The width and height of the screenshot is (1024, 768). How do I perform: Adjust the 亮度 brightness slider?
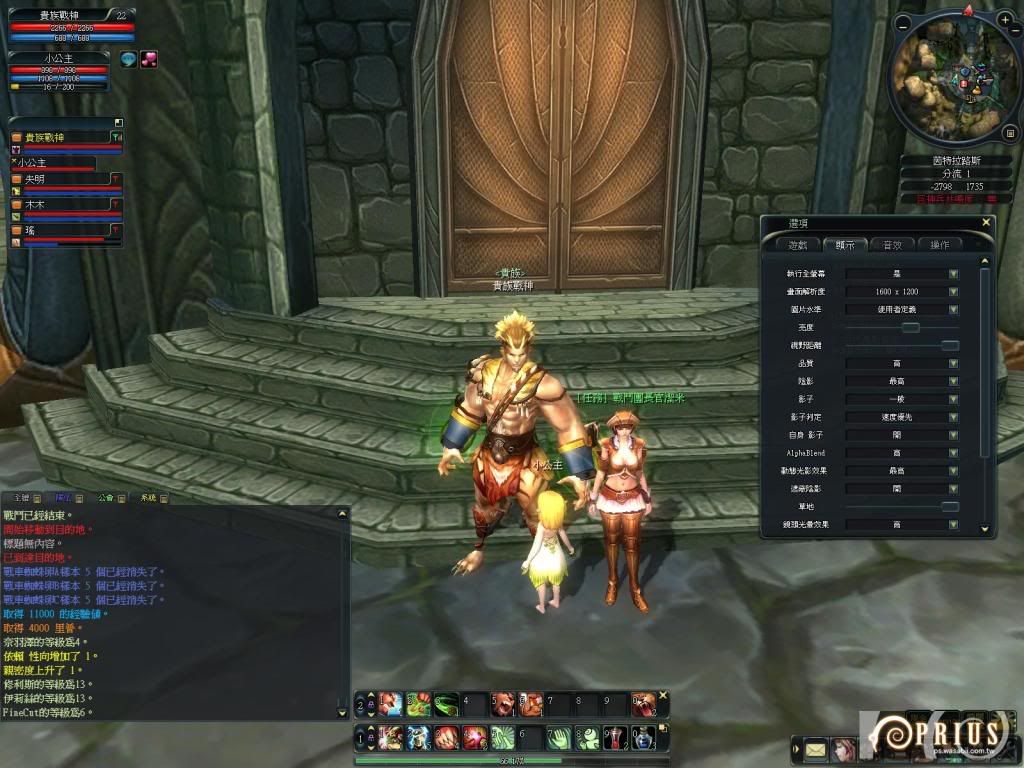tap(910, 327)
